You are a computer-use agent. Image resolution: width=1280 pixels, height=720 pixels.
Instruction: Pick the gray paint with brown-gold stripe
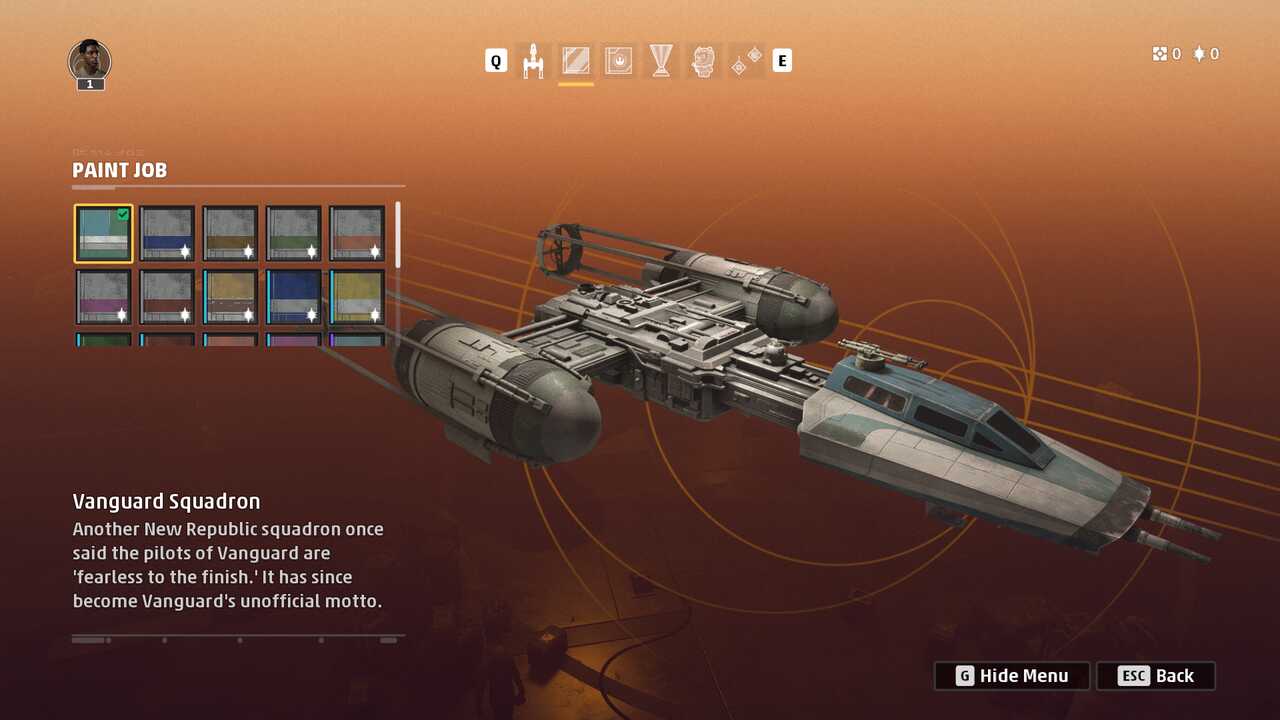(x=230, y=234)
